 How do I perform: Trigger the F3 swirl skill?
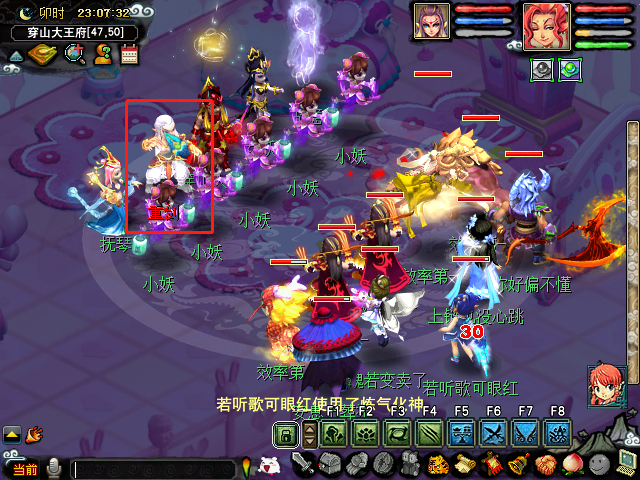click(x=398, y=434)
